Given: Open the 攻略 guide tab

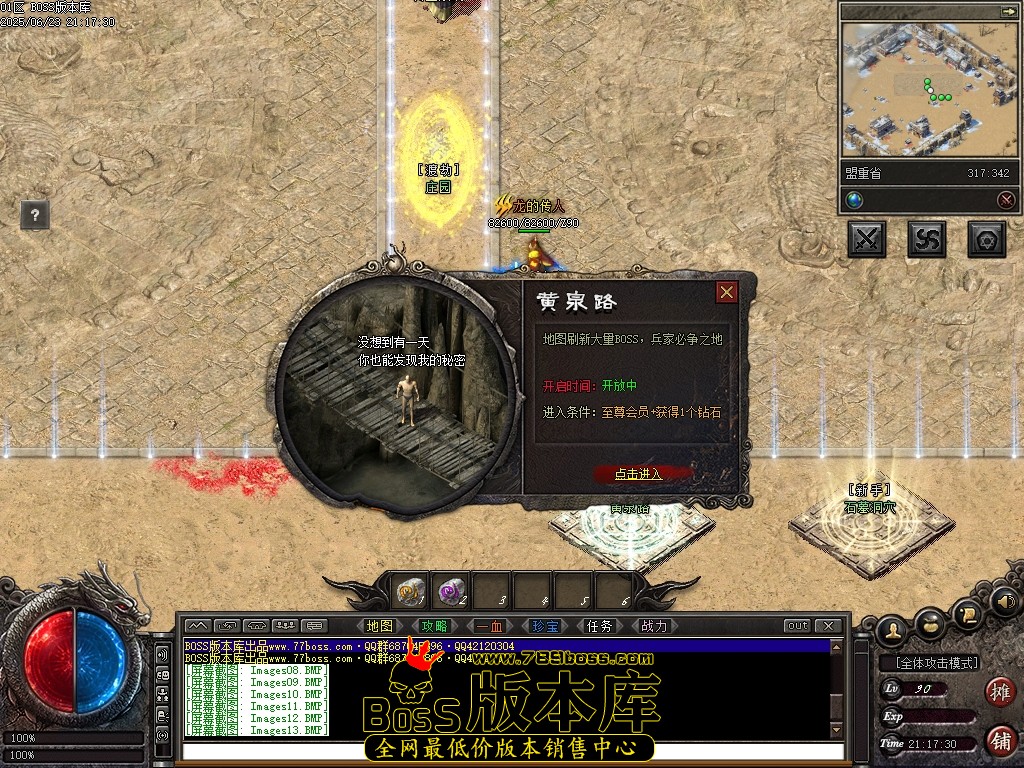Looking at the screenshot, I should pyautogui.click(x=435, y=626).
